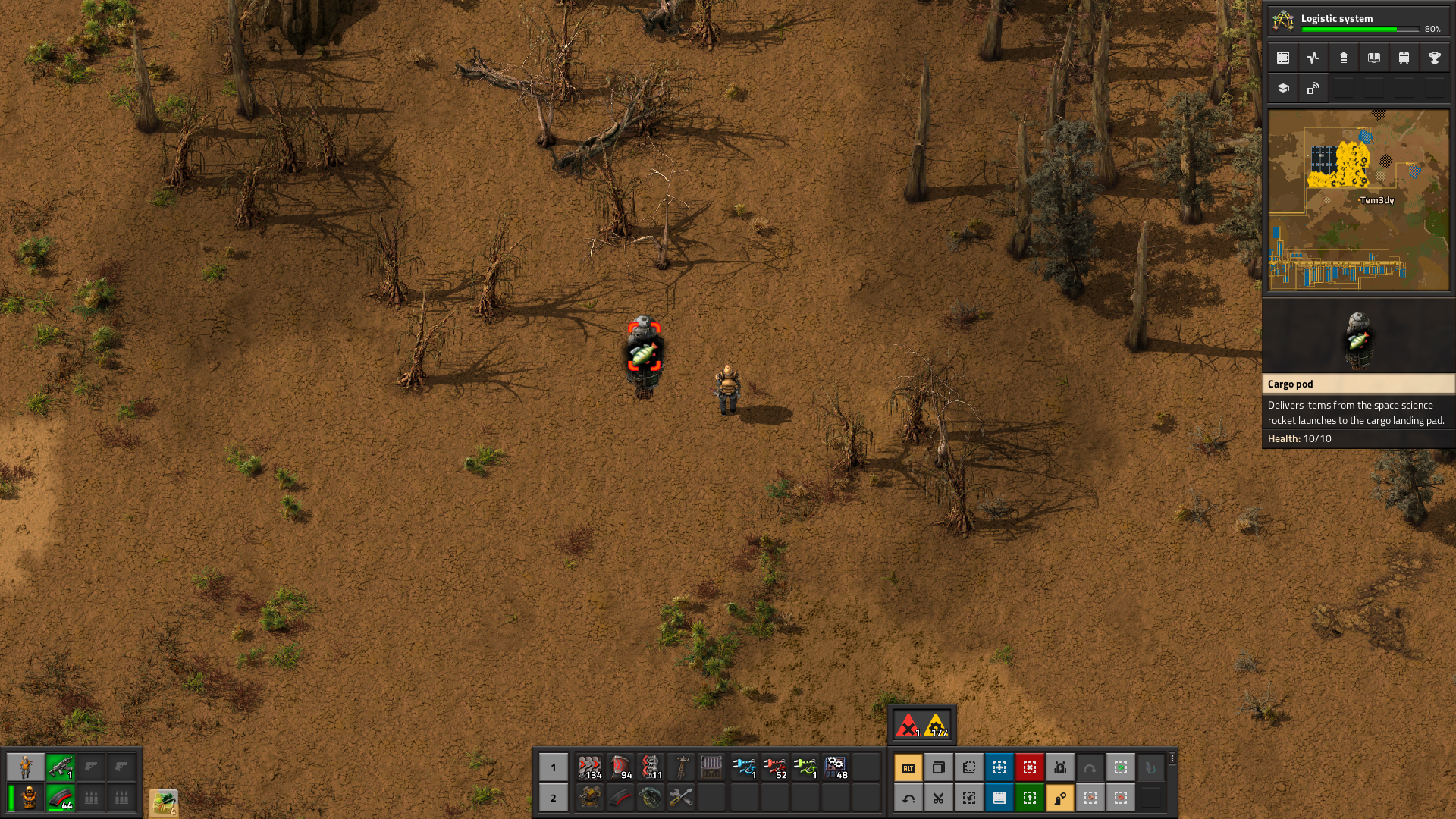Select quickbar row 1 button

click(553, 767)
